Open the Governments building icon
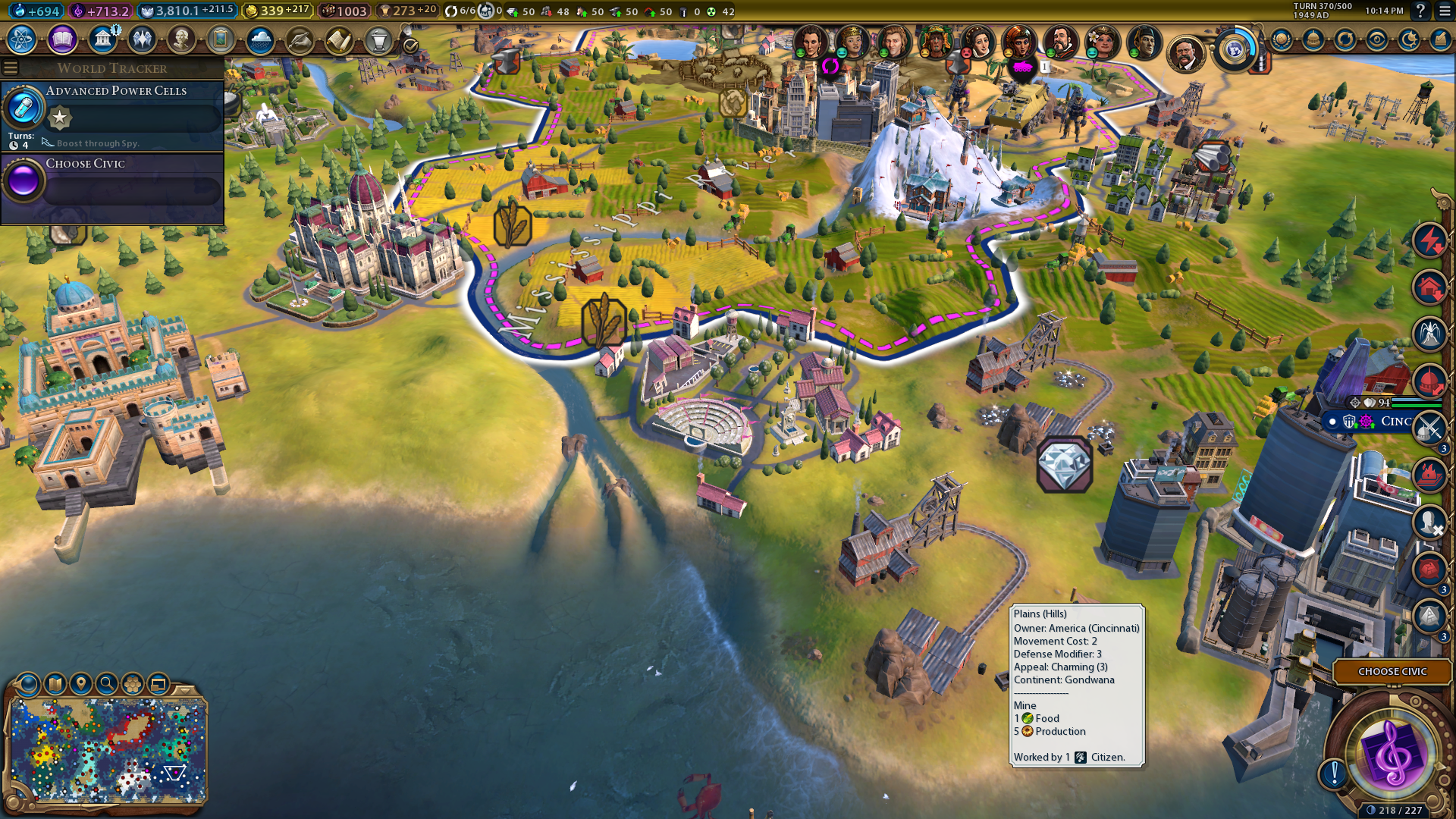The image size is (1456, 819). coord(102,39)
